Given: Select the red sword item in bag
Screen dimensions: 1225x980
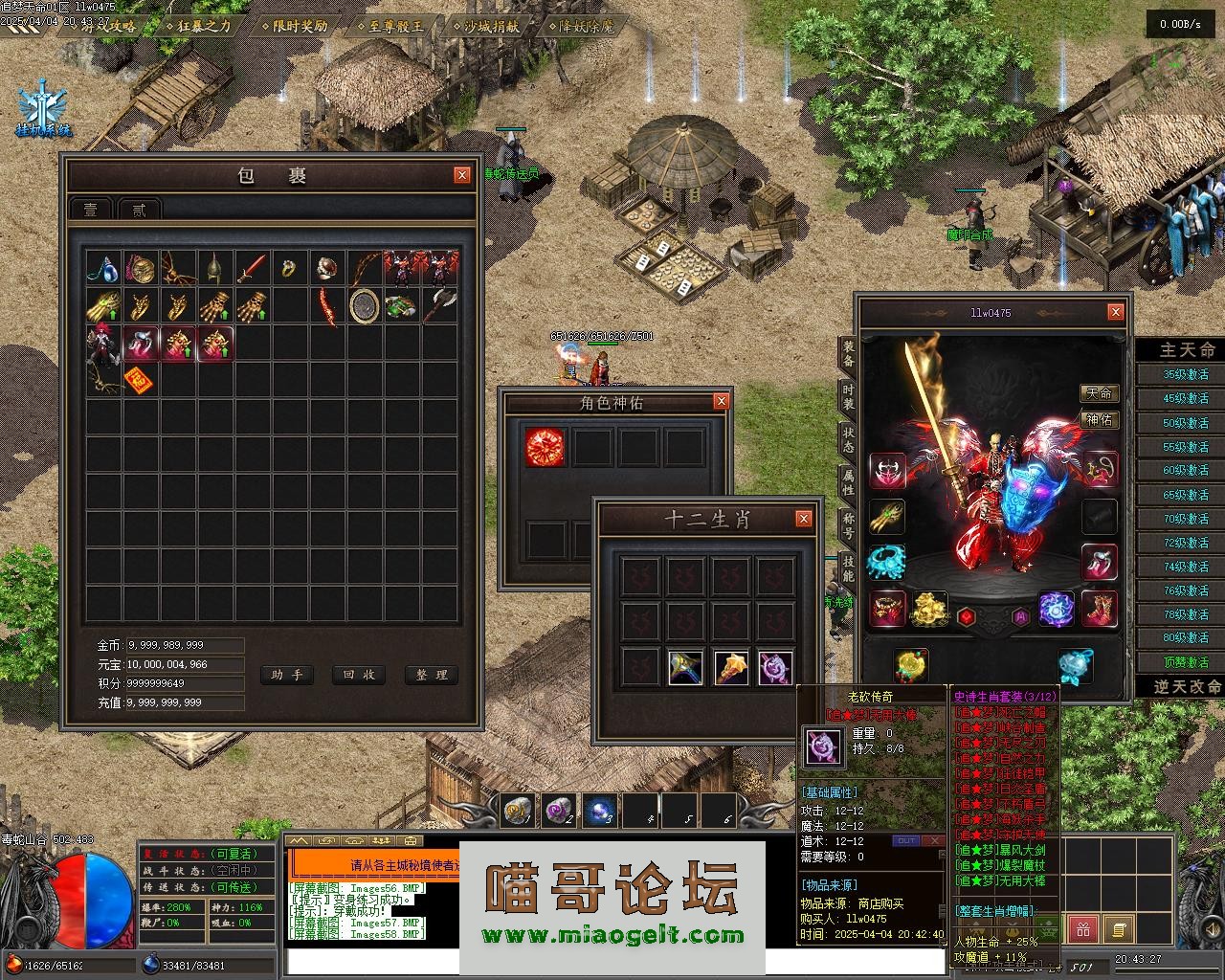Looking at the screenshot, I should click(253, 268).
